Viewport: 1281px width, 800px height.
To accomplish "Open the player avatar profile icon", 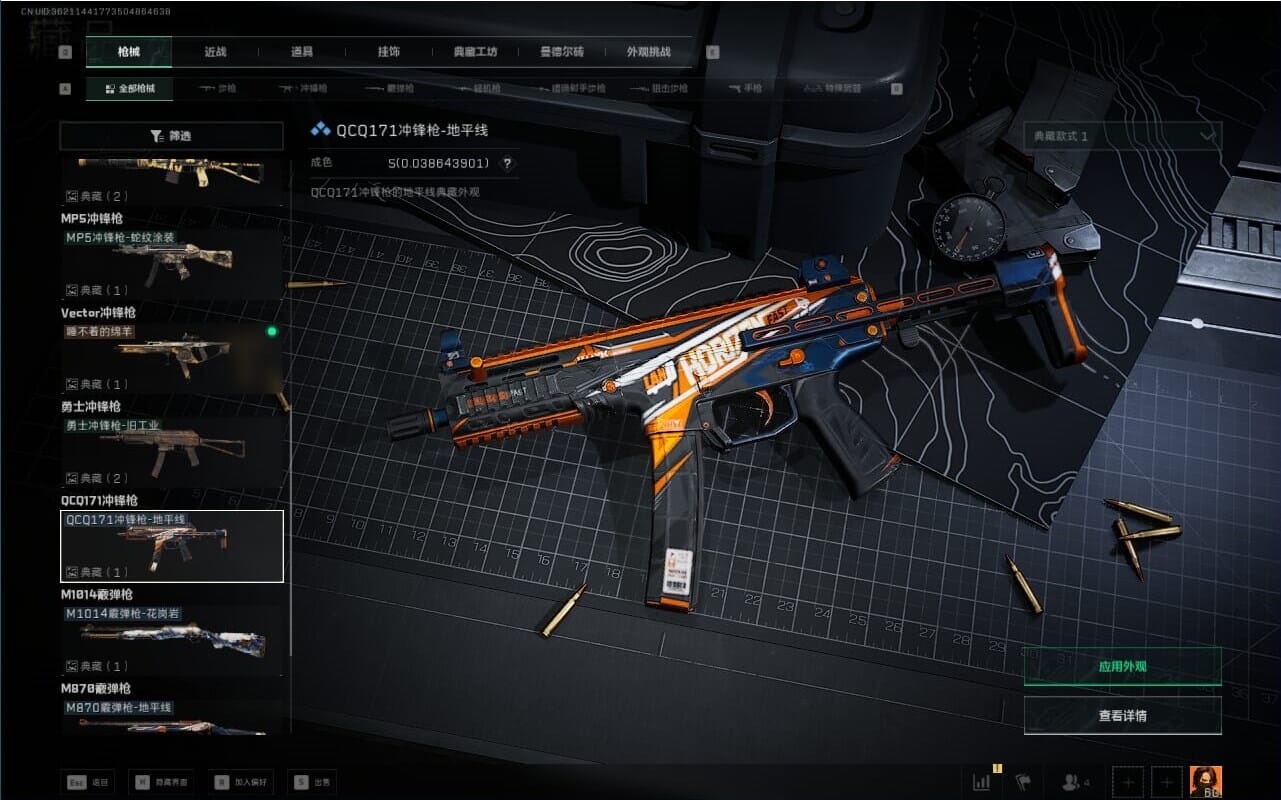I will 1205,782.
